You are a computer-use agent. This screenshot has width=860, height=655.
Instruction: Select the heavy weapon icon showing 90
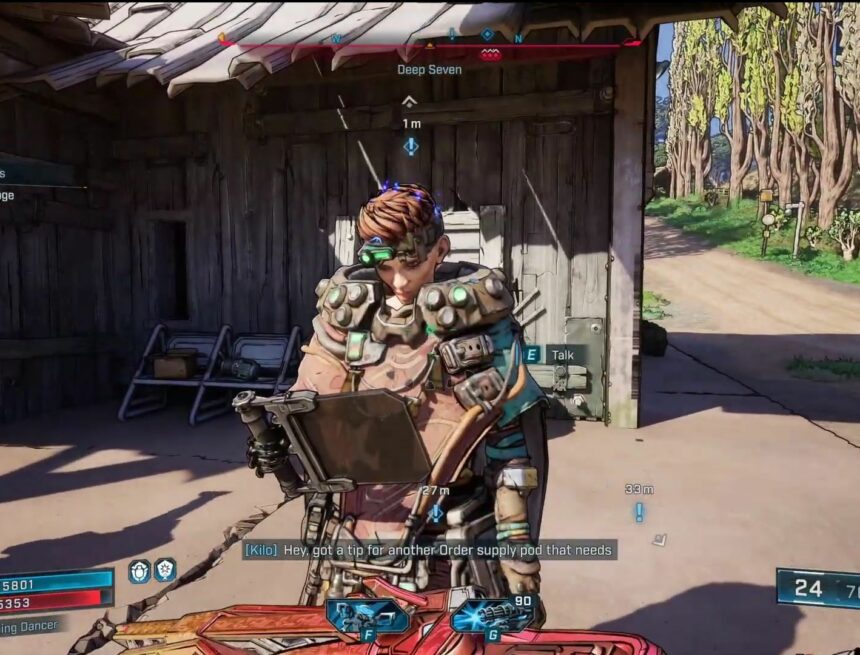point(492,614)
